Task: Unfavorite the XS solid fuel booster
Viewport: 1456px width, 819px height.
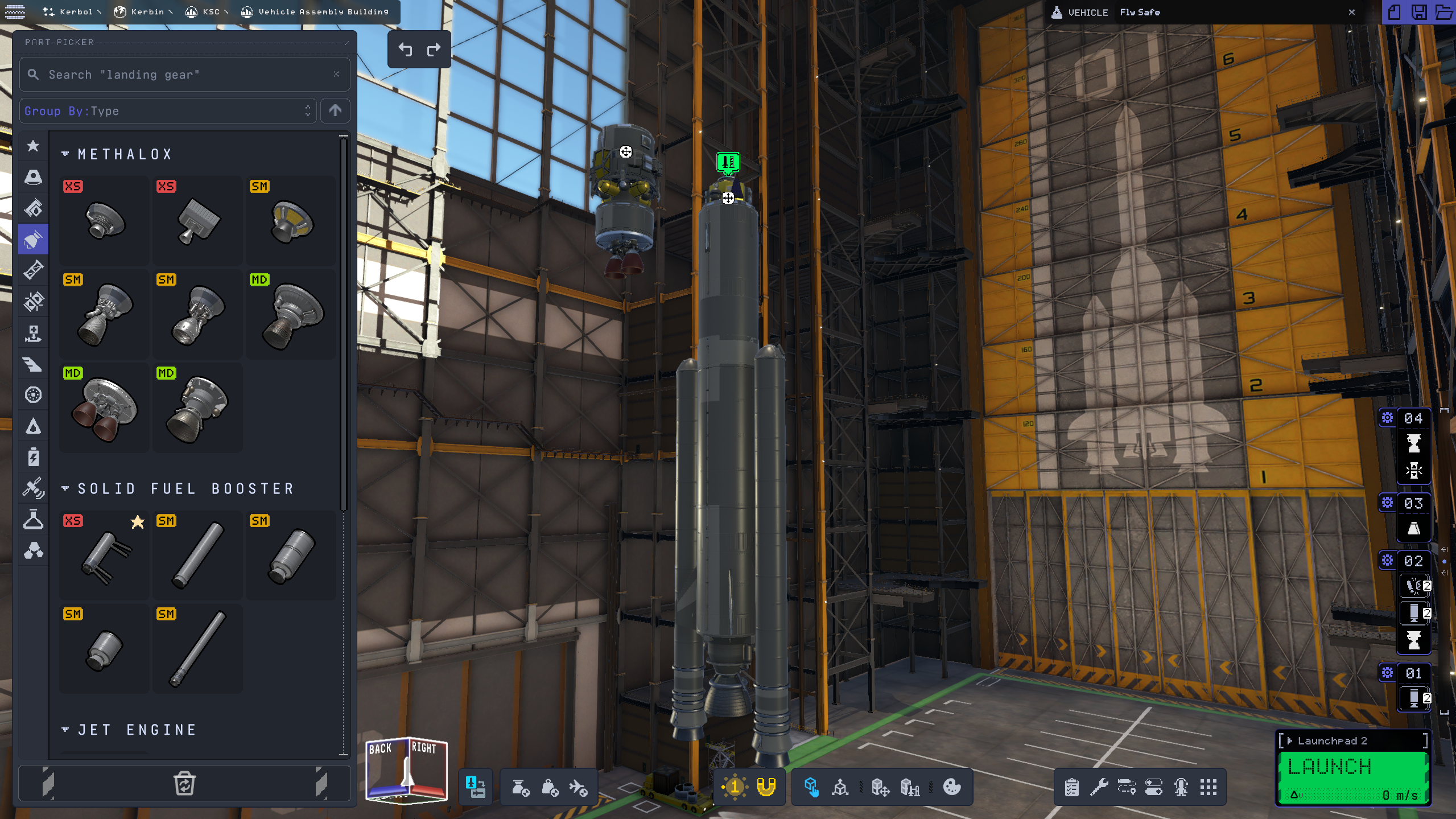Action: click(x=137, y=522)
